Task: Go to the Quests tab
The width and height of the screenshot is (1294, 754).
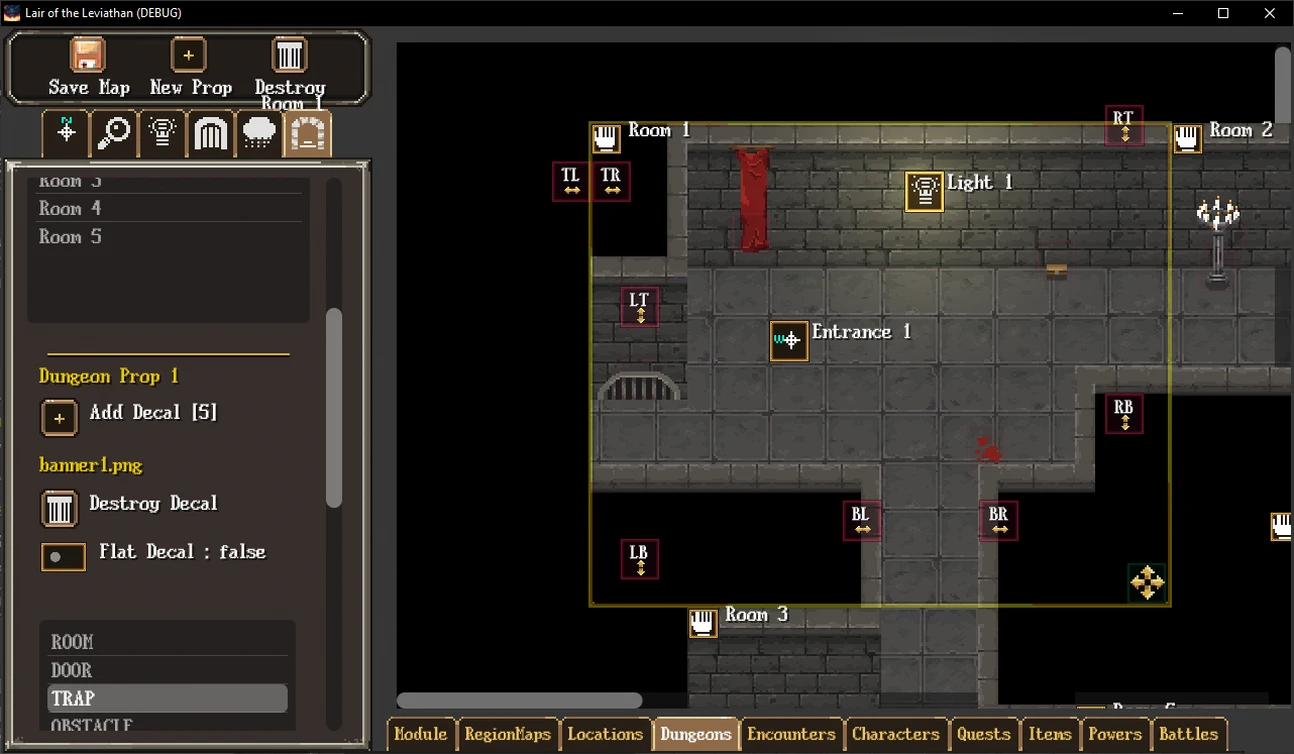Action: point(983,734)
